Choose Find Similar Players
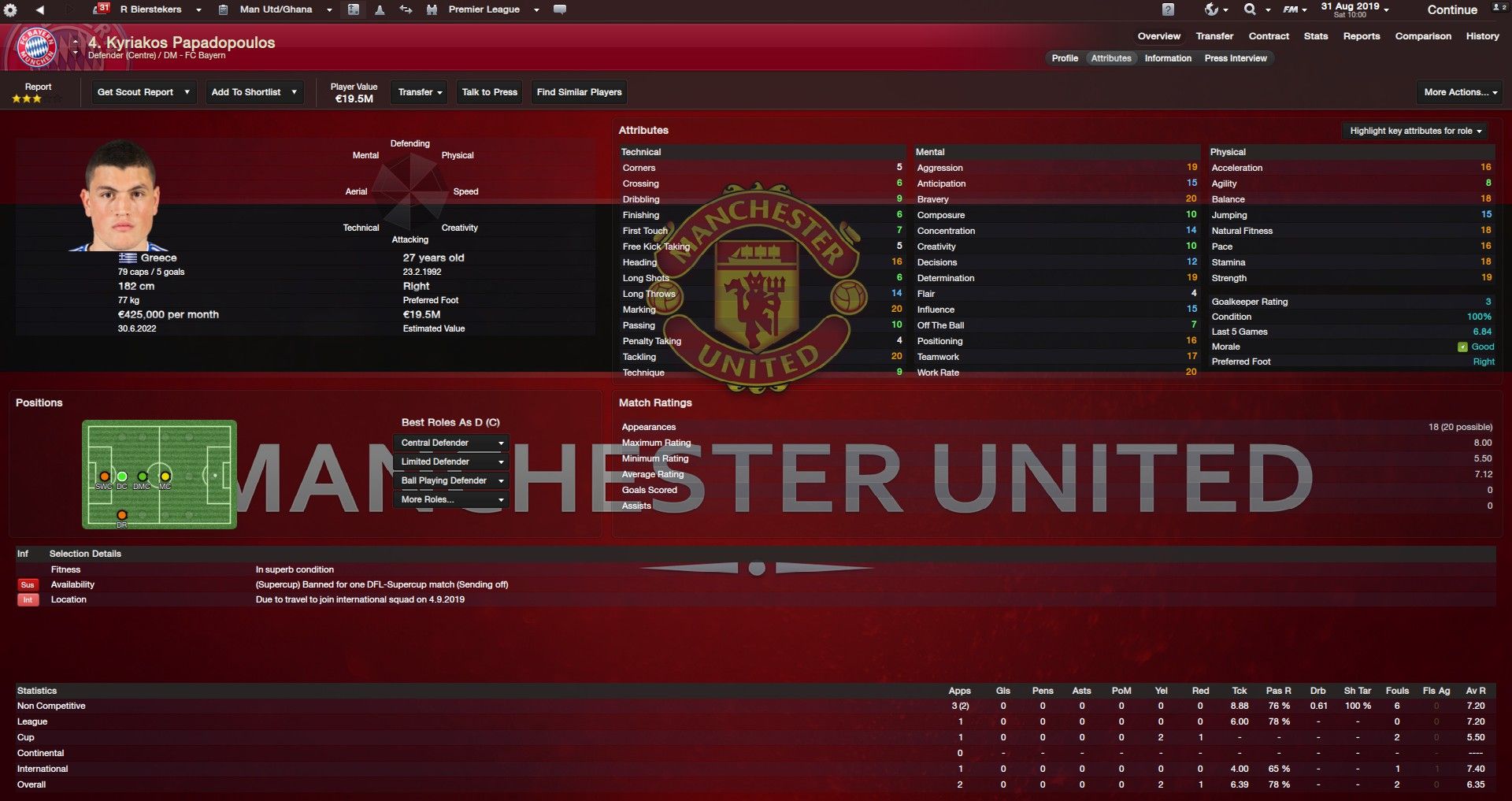The width and height of the screenshot is (1512, 801). tap(579, 92)
